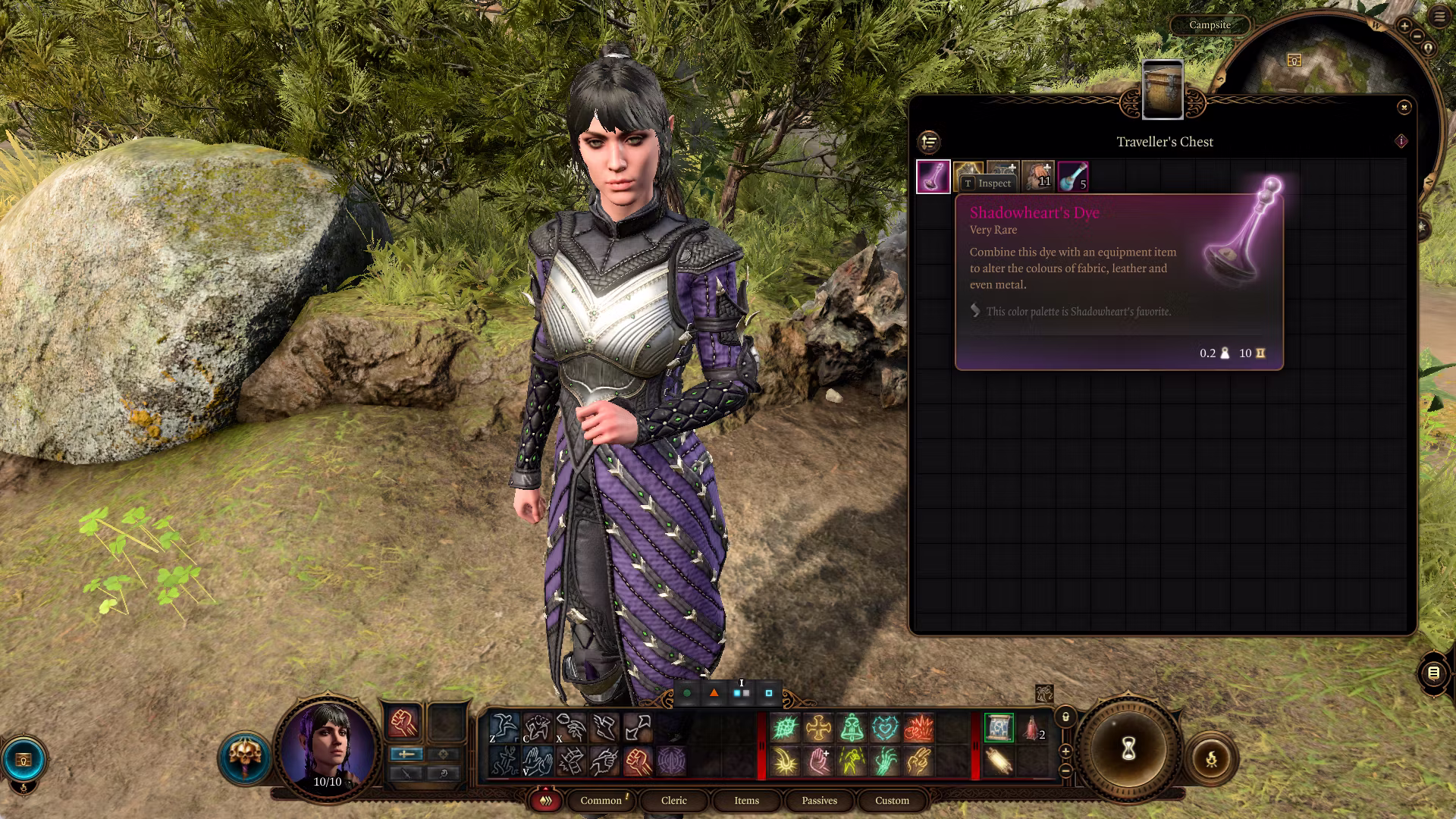Image resolution: width=1456 pixels, height=819 pixels.
Task: Switch to the Common hotbar tab
Action: (x=601, y=800)
